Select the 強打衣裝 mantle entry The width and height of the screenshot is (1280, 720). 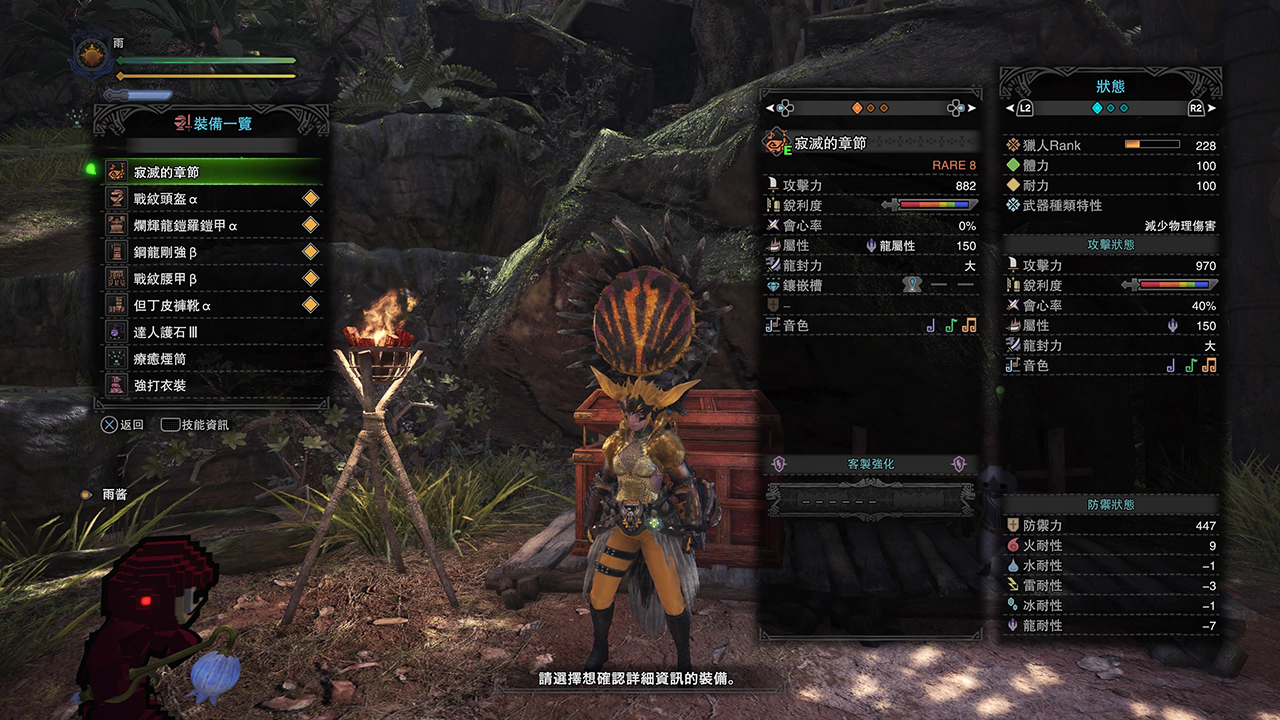tap(212, 385)
